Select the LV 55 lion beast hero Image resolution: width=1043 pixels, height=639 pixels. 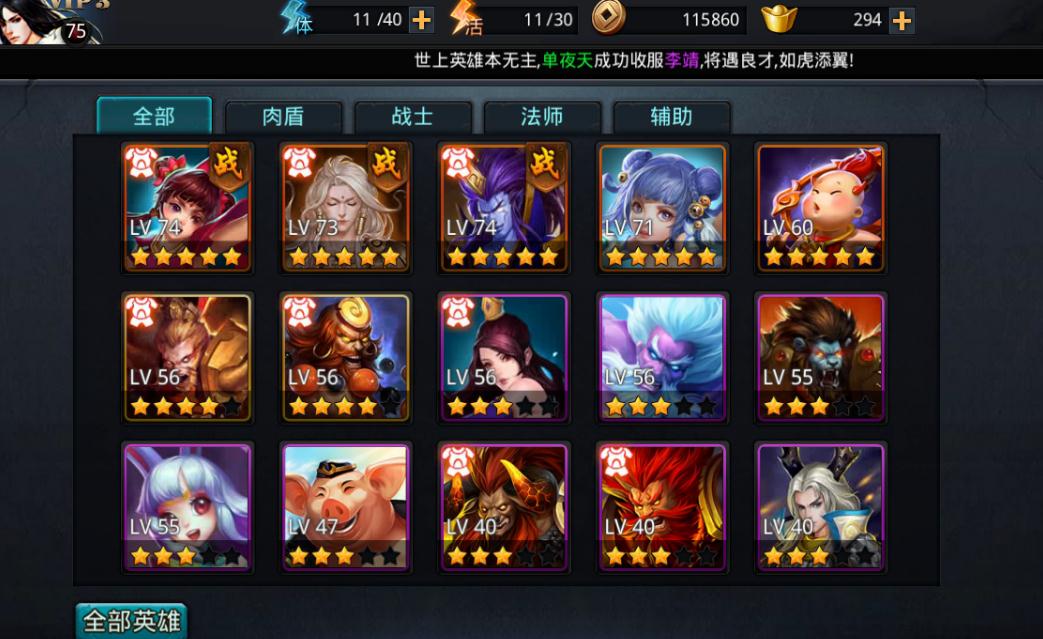(821, 357)
